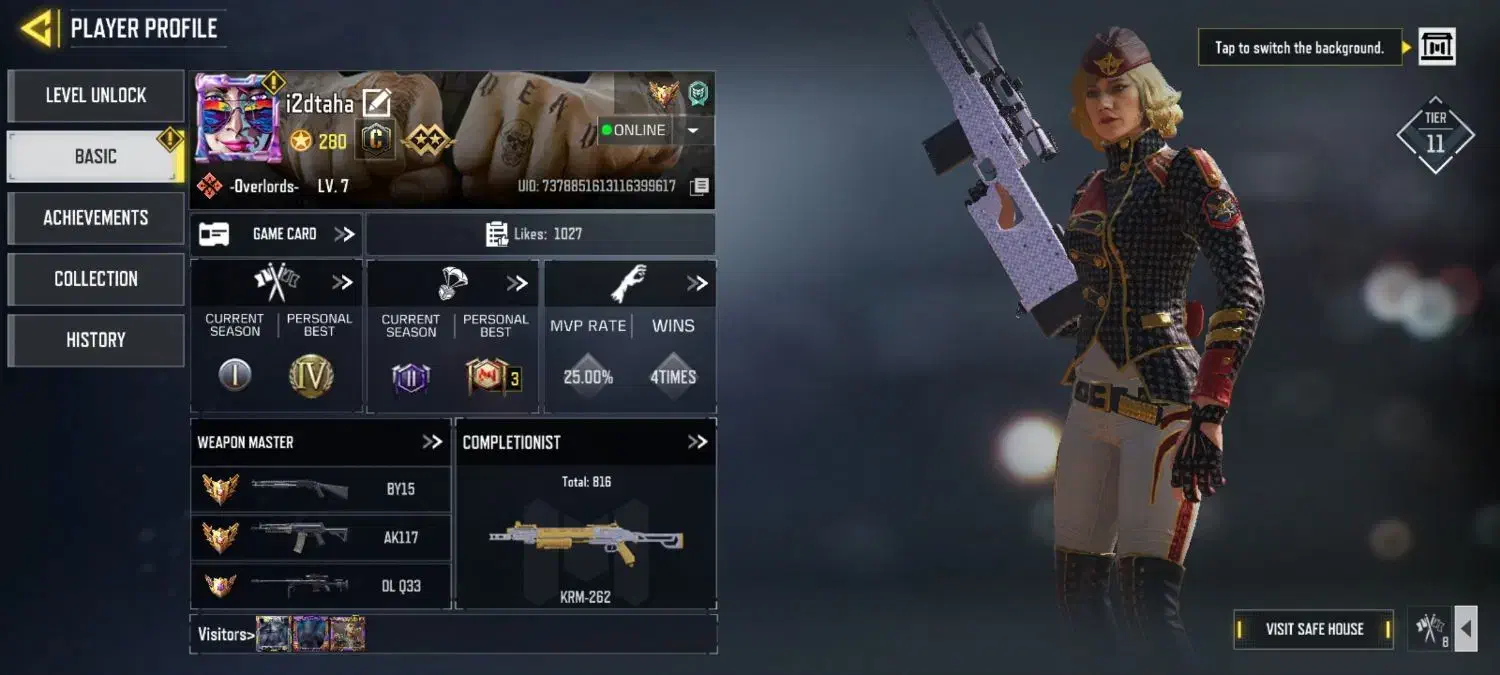Click the player avatar picture
Image resolution: width=1500 pixels, height=675 pixels.
click(x=237, y=120)
